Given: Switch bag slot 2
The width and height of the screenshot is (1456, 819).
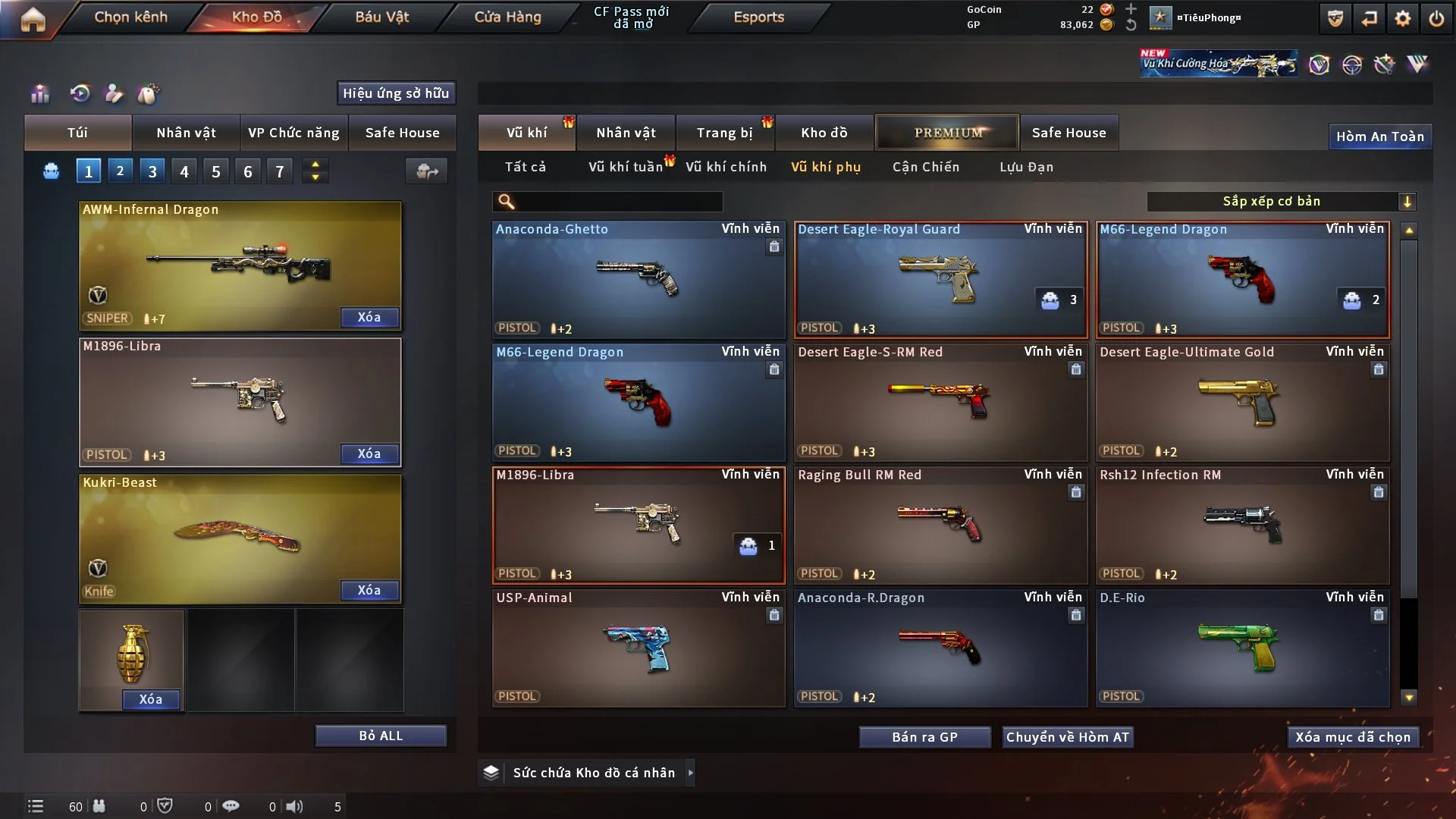Looking at the screenshot, I should 120,171.
